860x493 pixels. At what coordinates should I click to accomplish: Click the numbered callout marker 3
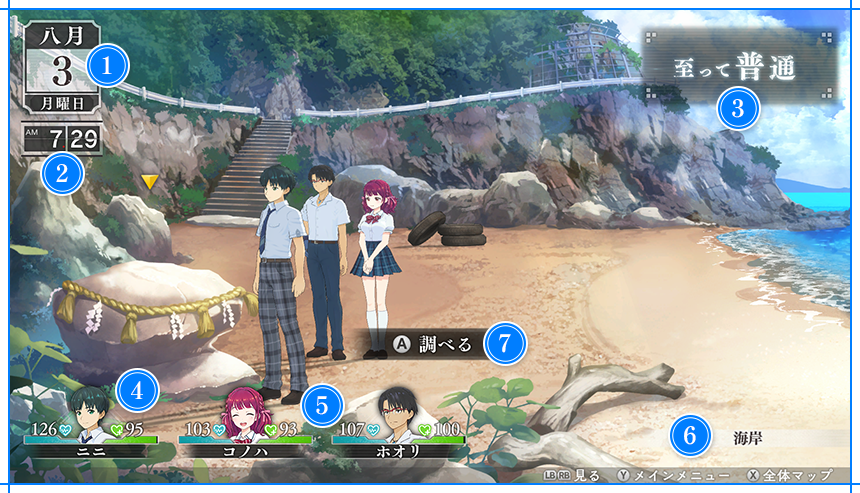[x=738, y=108]
